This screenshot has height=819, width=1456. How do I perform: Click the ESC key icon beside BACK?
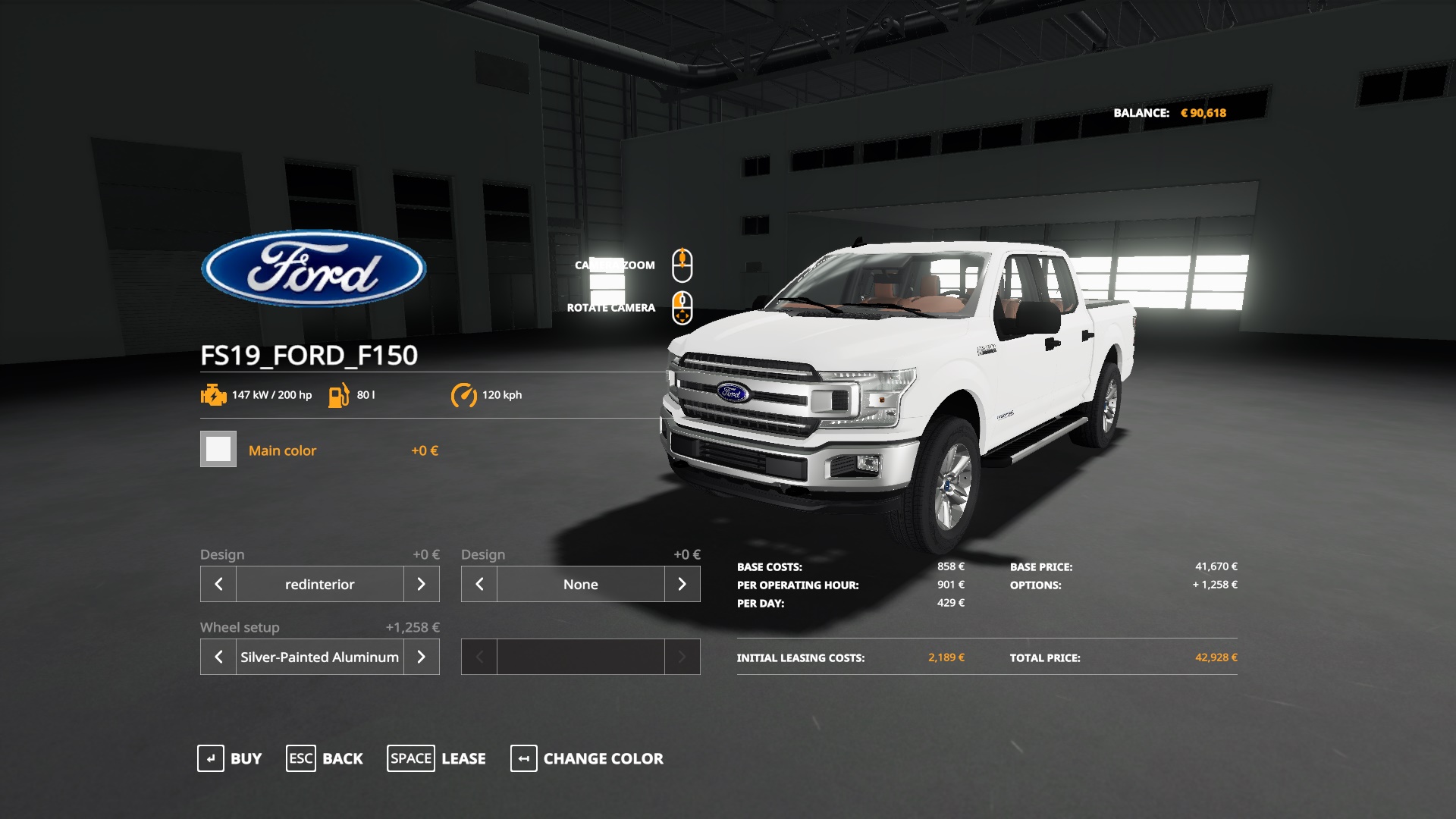(300, 758)
